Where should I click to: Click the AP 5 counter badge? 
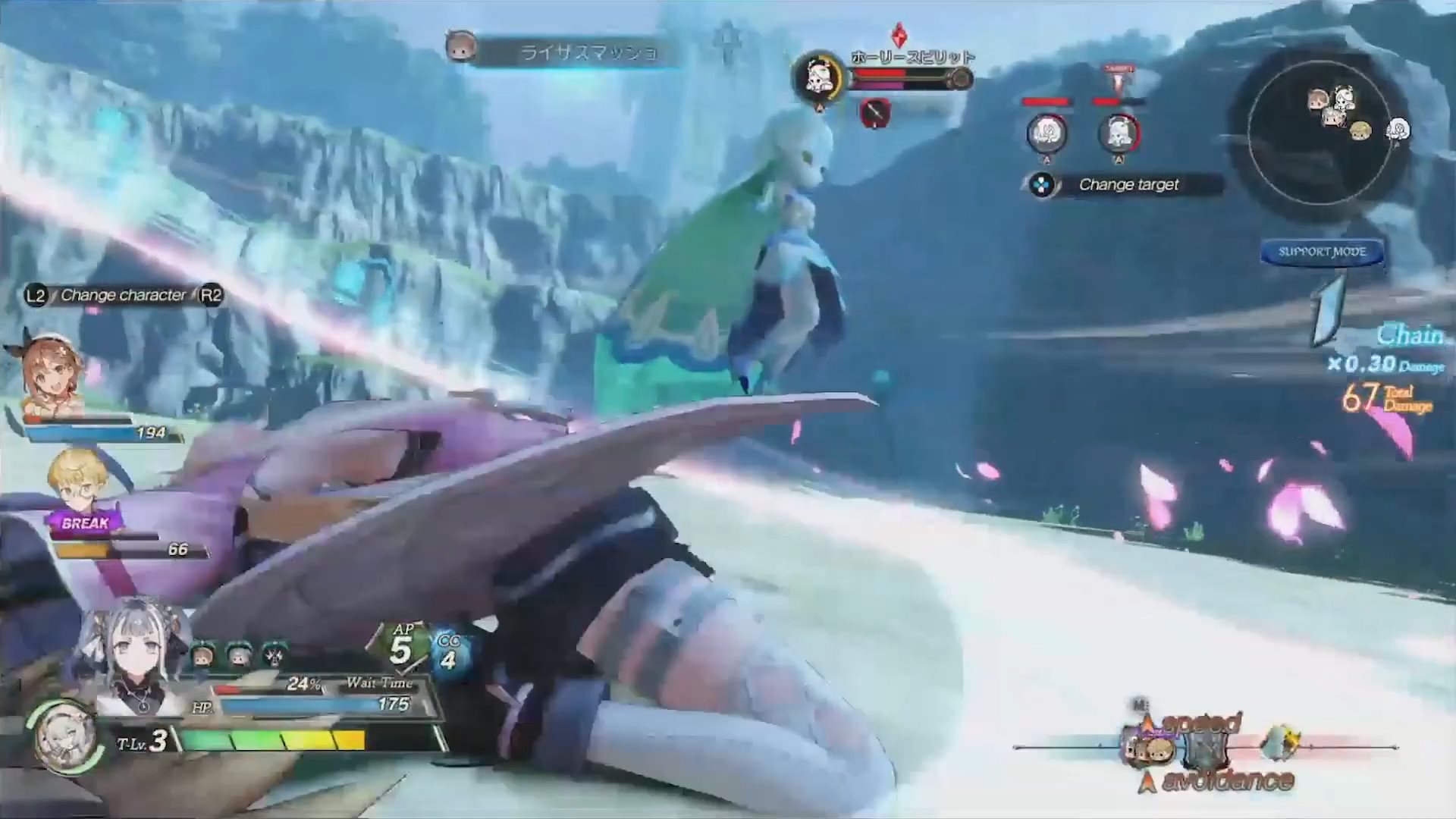point(401,647)
